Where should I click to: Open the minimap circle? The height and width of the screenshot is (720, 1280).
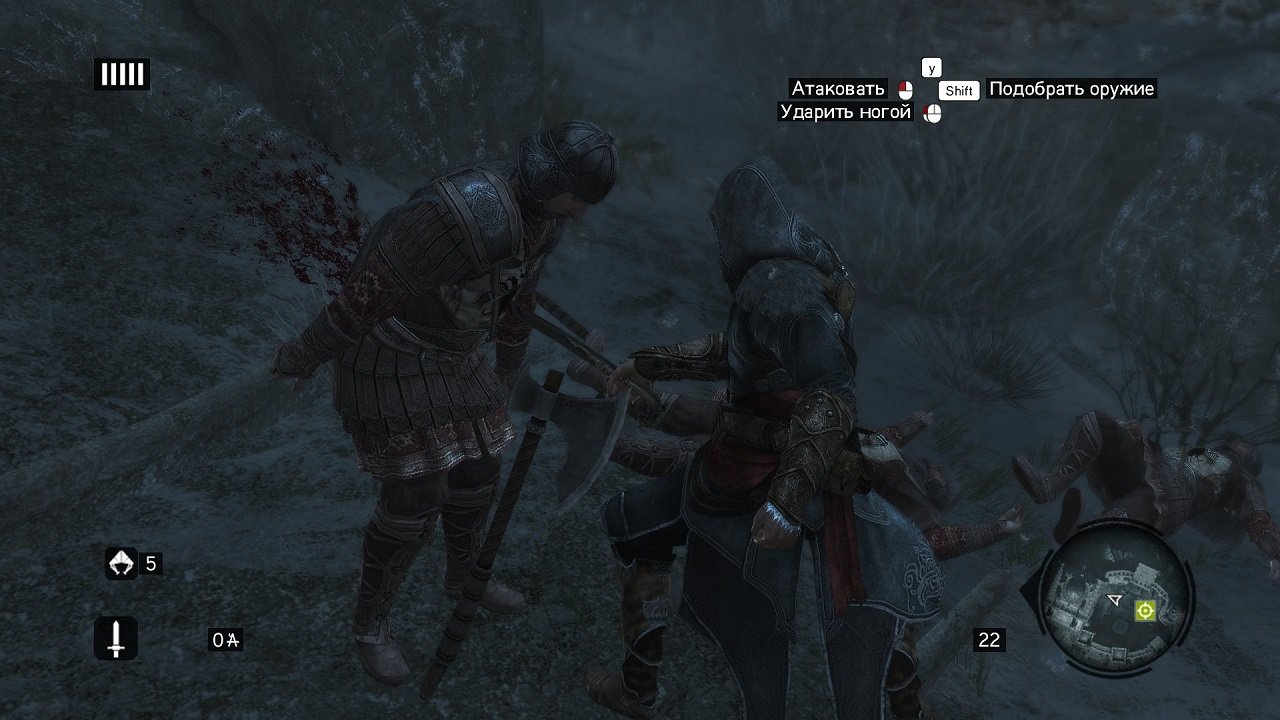pyautogui.click(x=1118, y=600)
